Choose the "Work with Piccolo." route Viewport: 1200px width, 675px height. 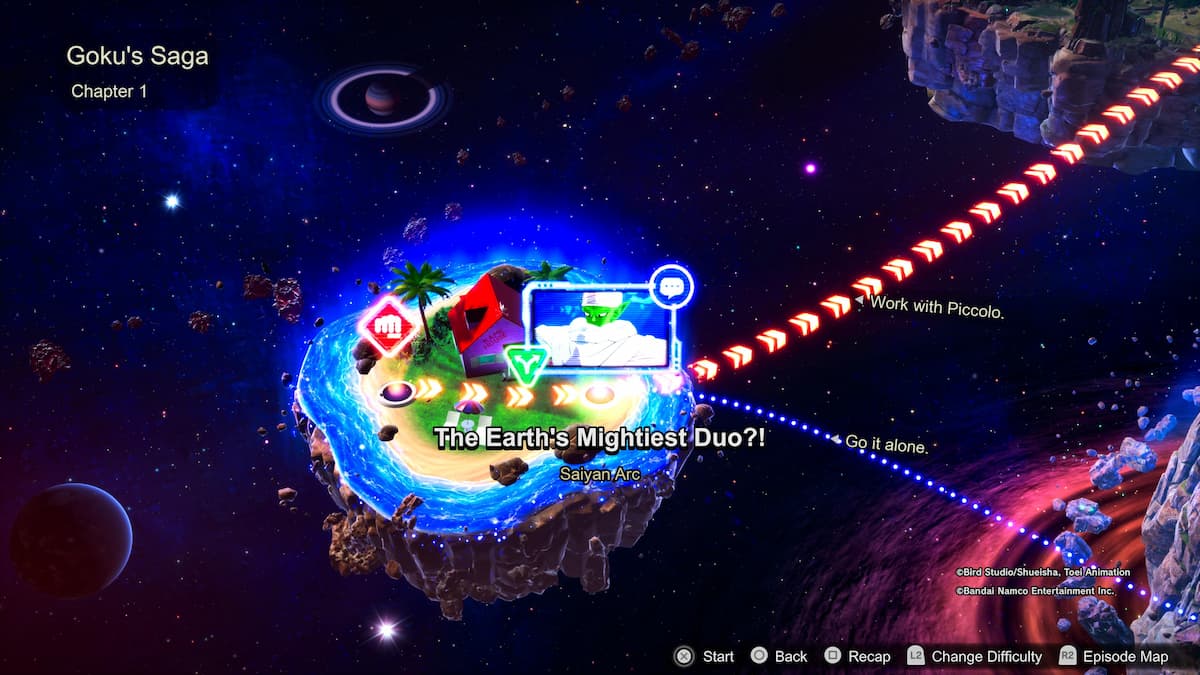click(x=936, y=307)
